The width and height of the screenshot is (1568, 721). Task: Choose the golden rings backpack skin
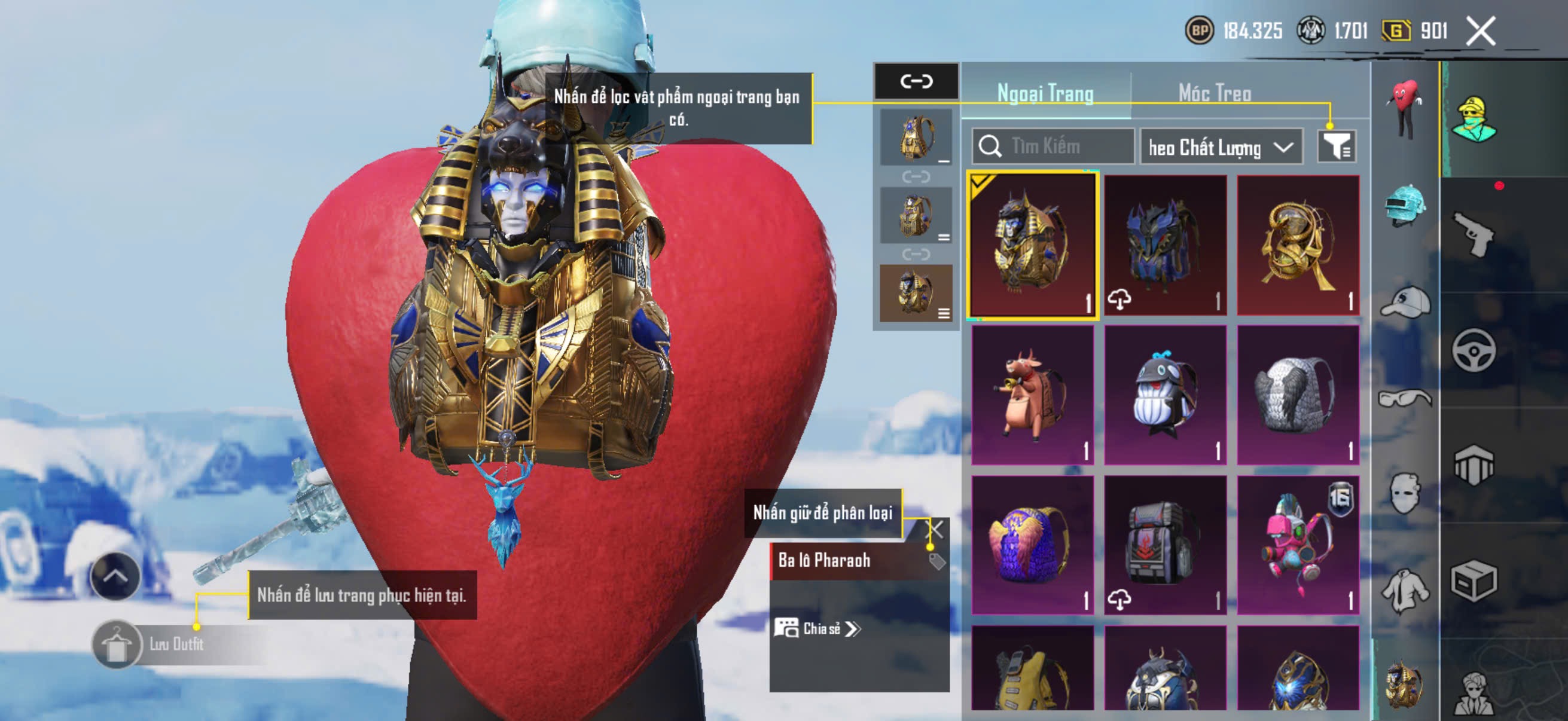click(x=1298, y=245)
